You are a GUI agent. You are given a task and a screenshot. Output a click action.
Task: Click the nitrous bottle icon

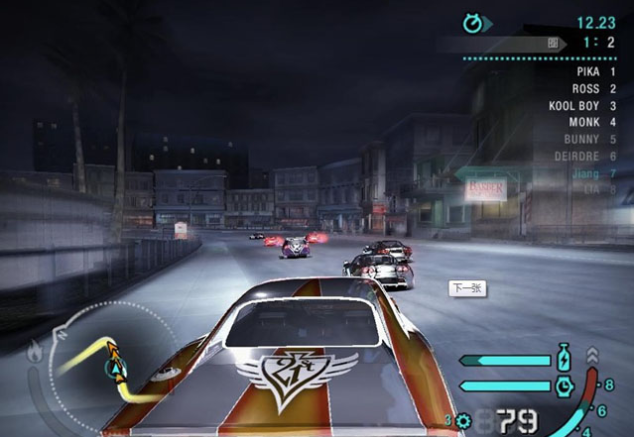[x=563, y=360]
